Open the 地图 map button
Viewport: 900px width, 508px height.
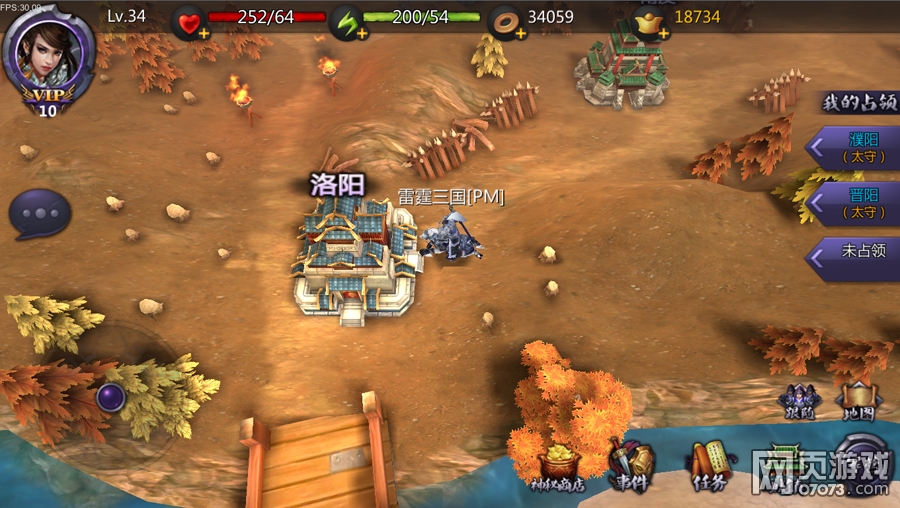[x=857, y=401]
